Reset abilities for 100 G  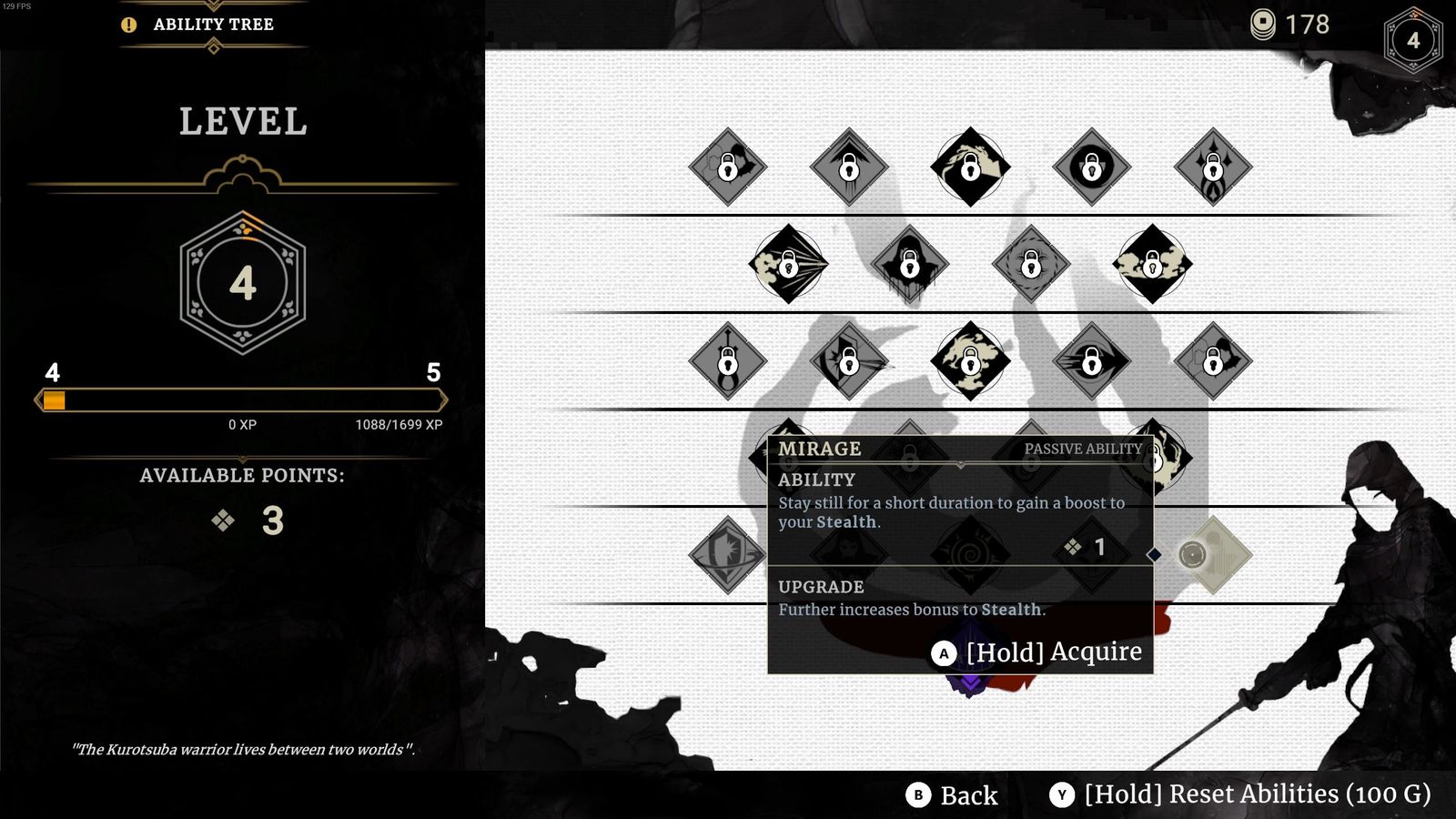click(1244, 794)
